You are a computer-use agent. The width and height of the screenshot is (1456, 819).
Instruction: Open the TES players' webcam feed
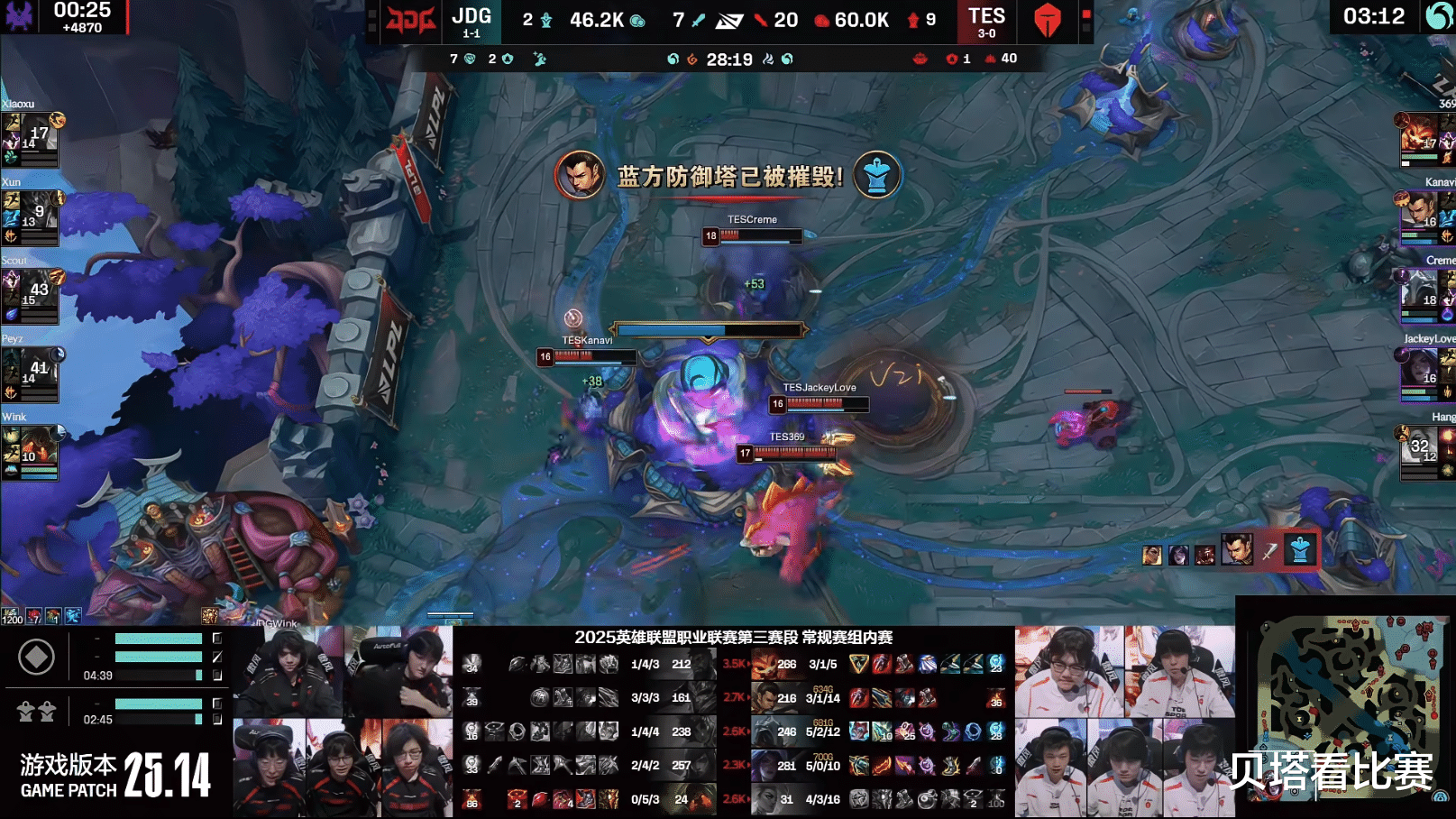pyautogui.click(x=1124, y=722)
